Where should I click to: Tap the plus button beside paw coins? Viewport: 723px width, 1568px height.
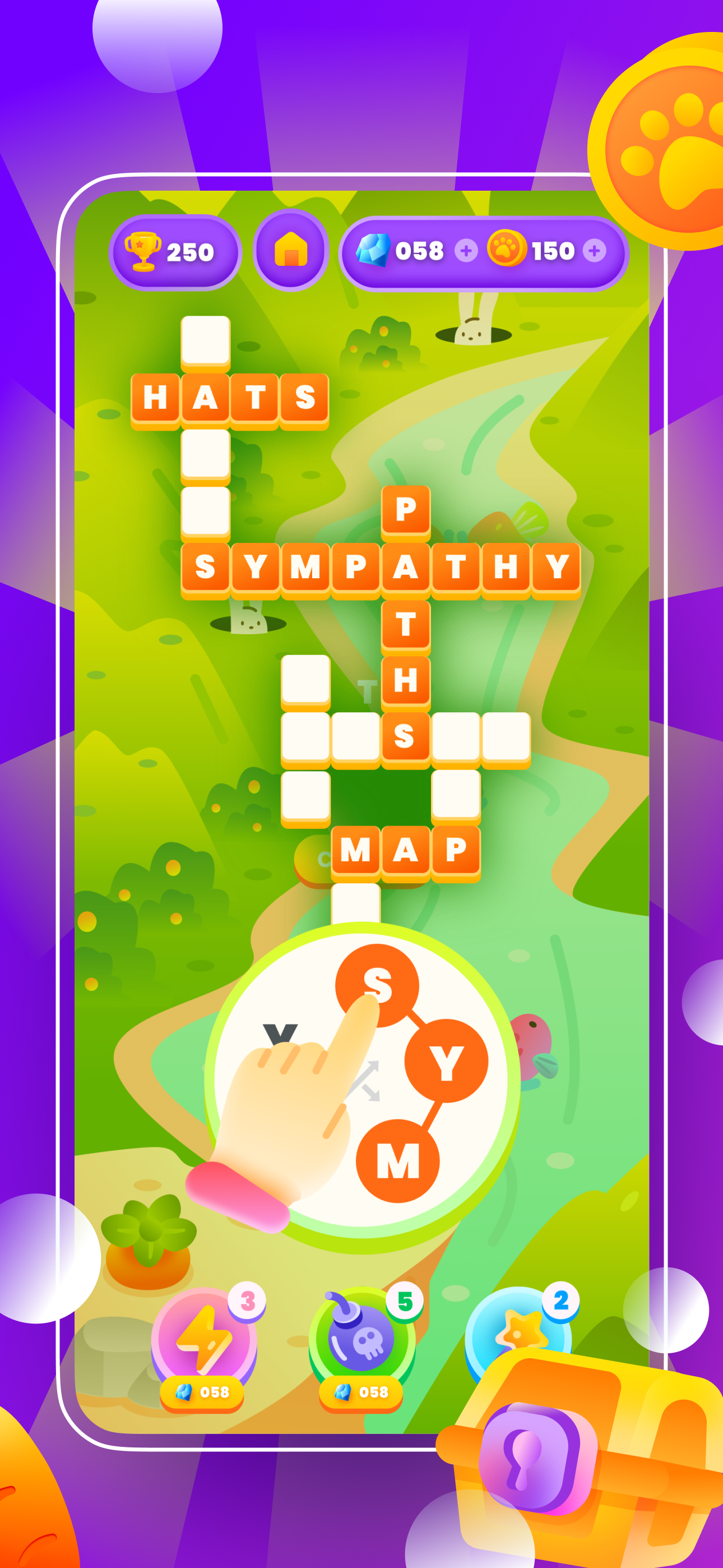[x=594, y=251]
